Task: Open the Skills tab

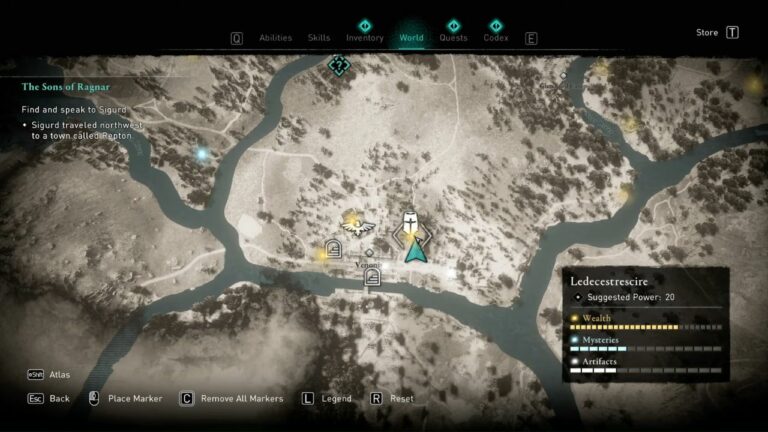Action: point(319,38)
